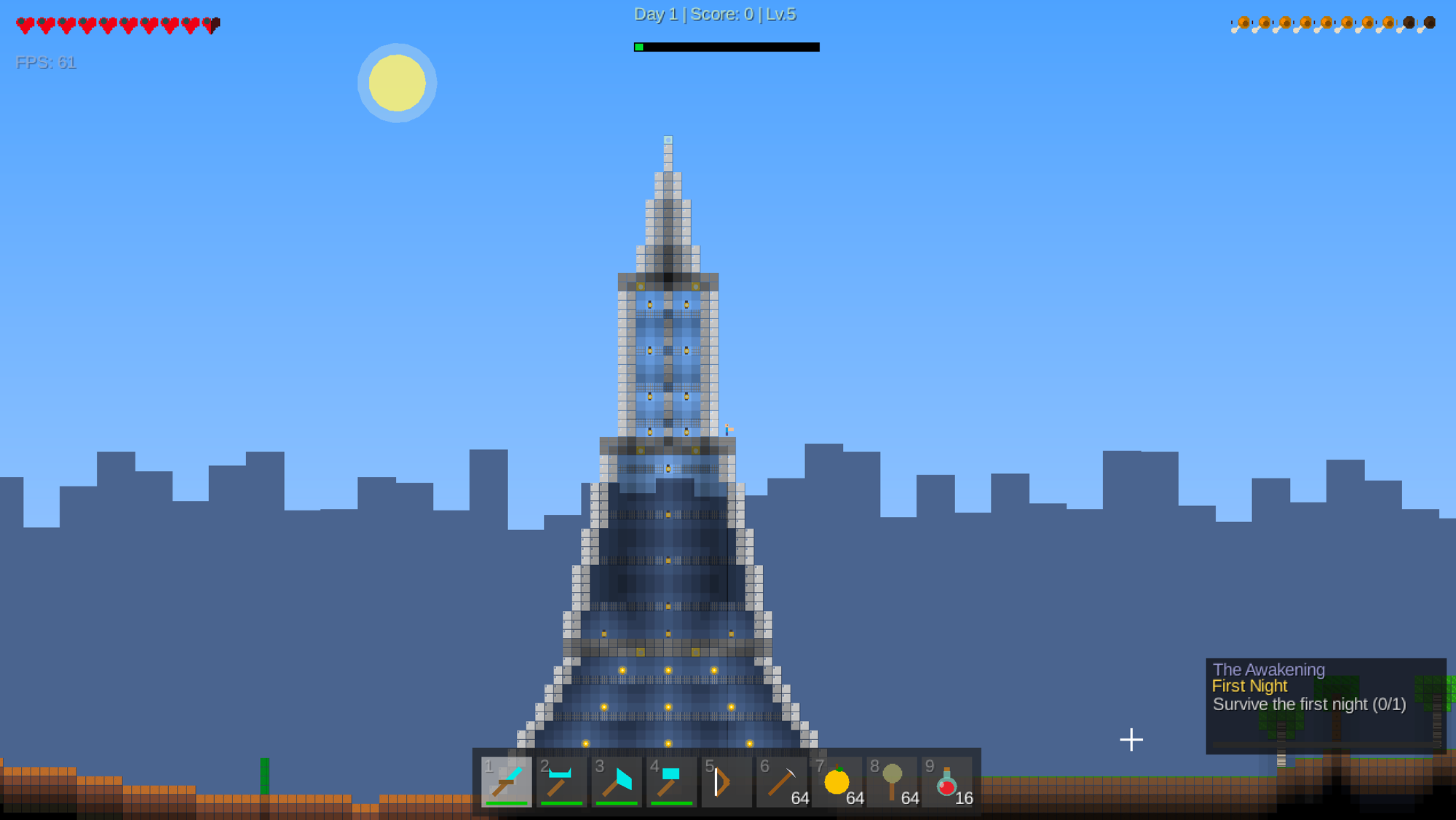
Task: Select the diamond sword in hotbar slot 1
Action: [507, 781]
